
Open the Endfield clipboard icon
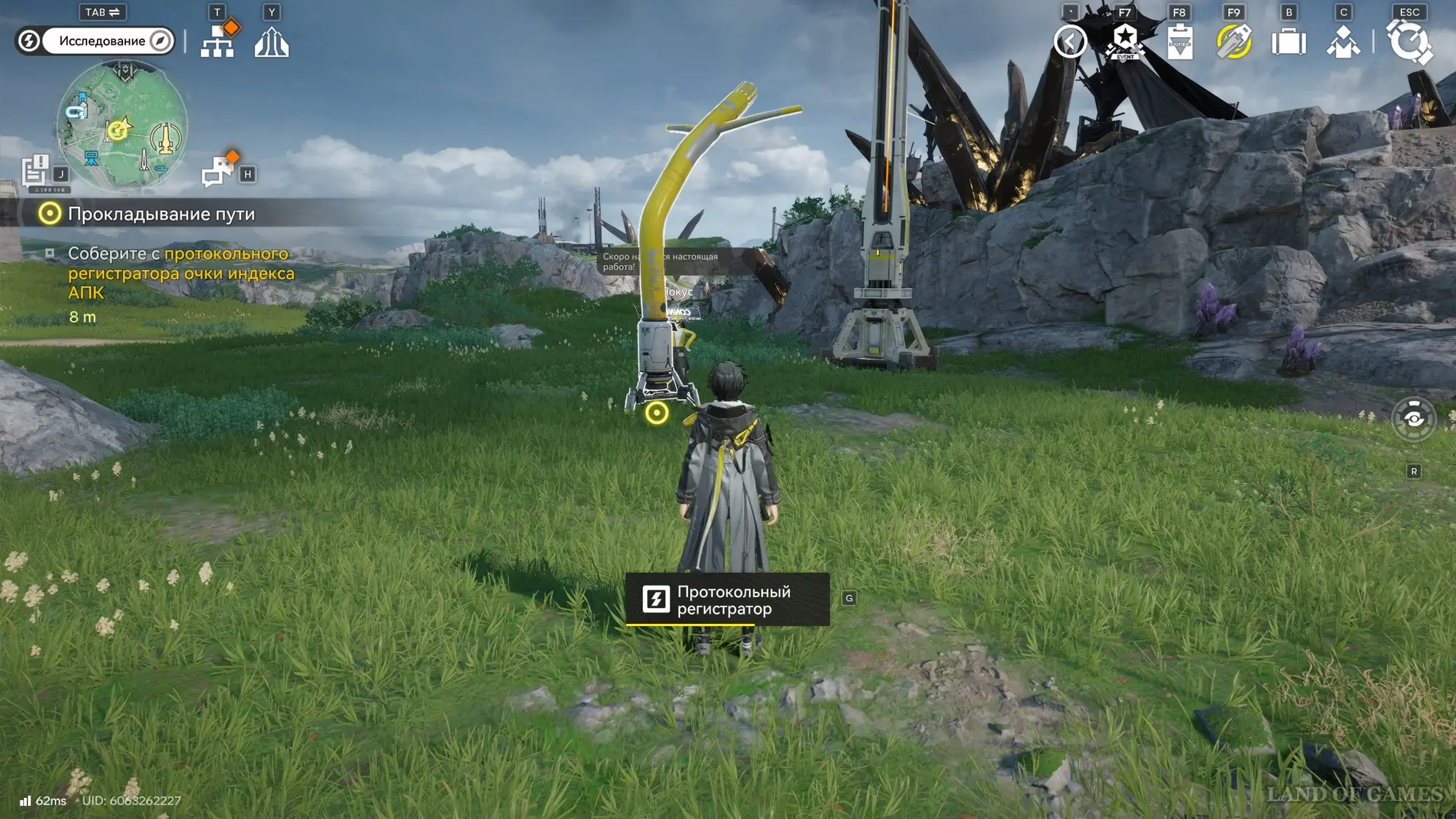pyautogui.click(x=1179, y=41)
